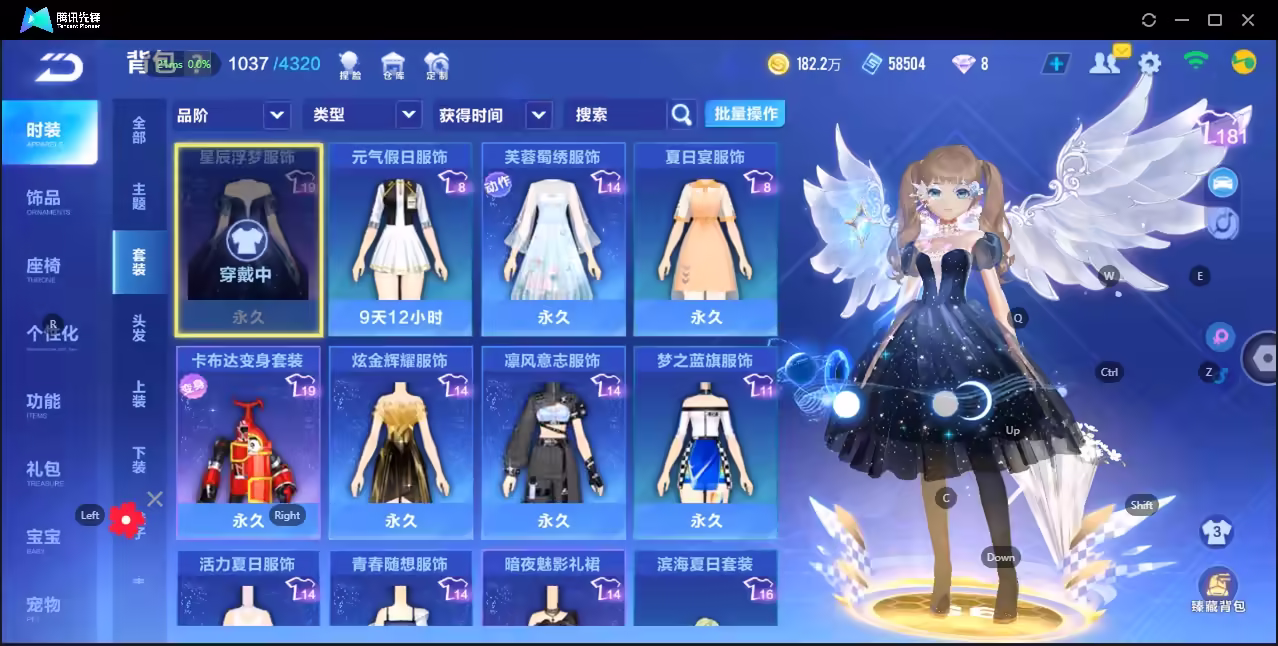Click the 批量操作 batch button
This screenshot has height=646, width=1278.
745,114
